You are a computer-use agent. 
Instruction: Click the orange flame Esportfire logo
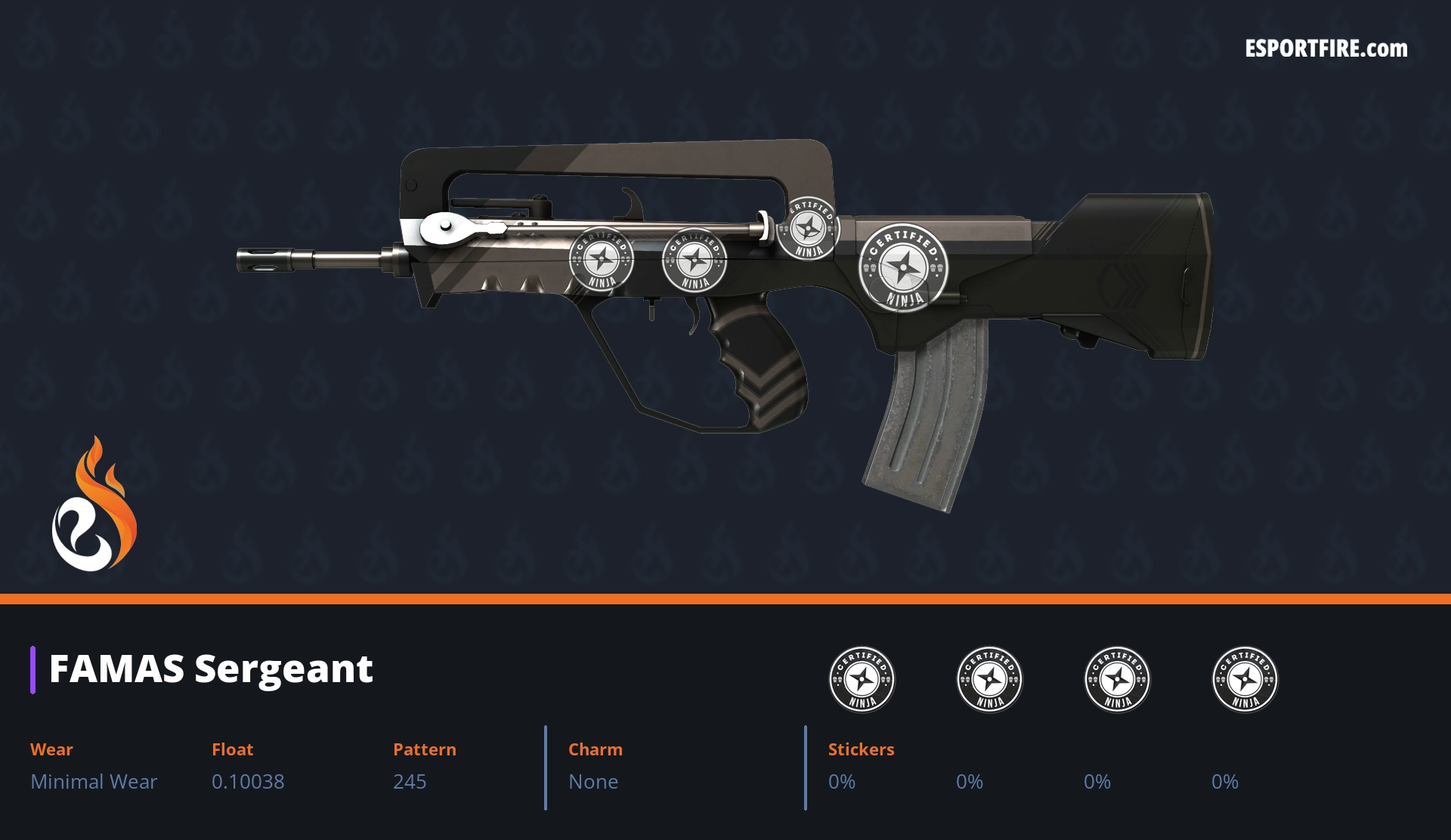(94, 505)
